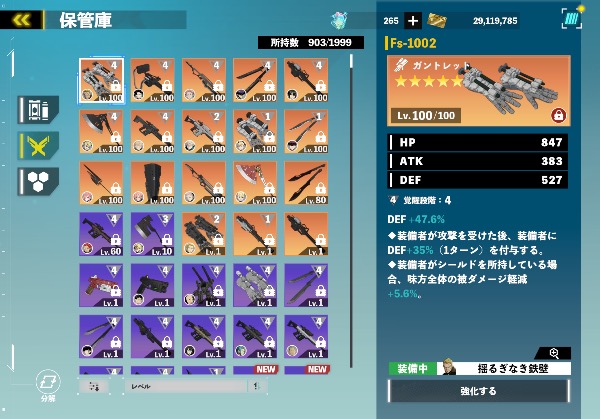Click the filter button beside the sort bar
The height and width of the screenshot is (419, 600).
93,385
